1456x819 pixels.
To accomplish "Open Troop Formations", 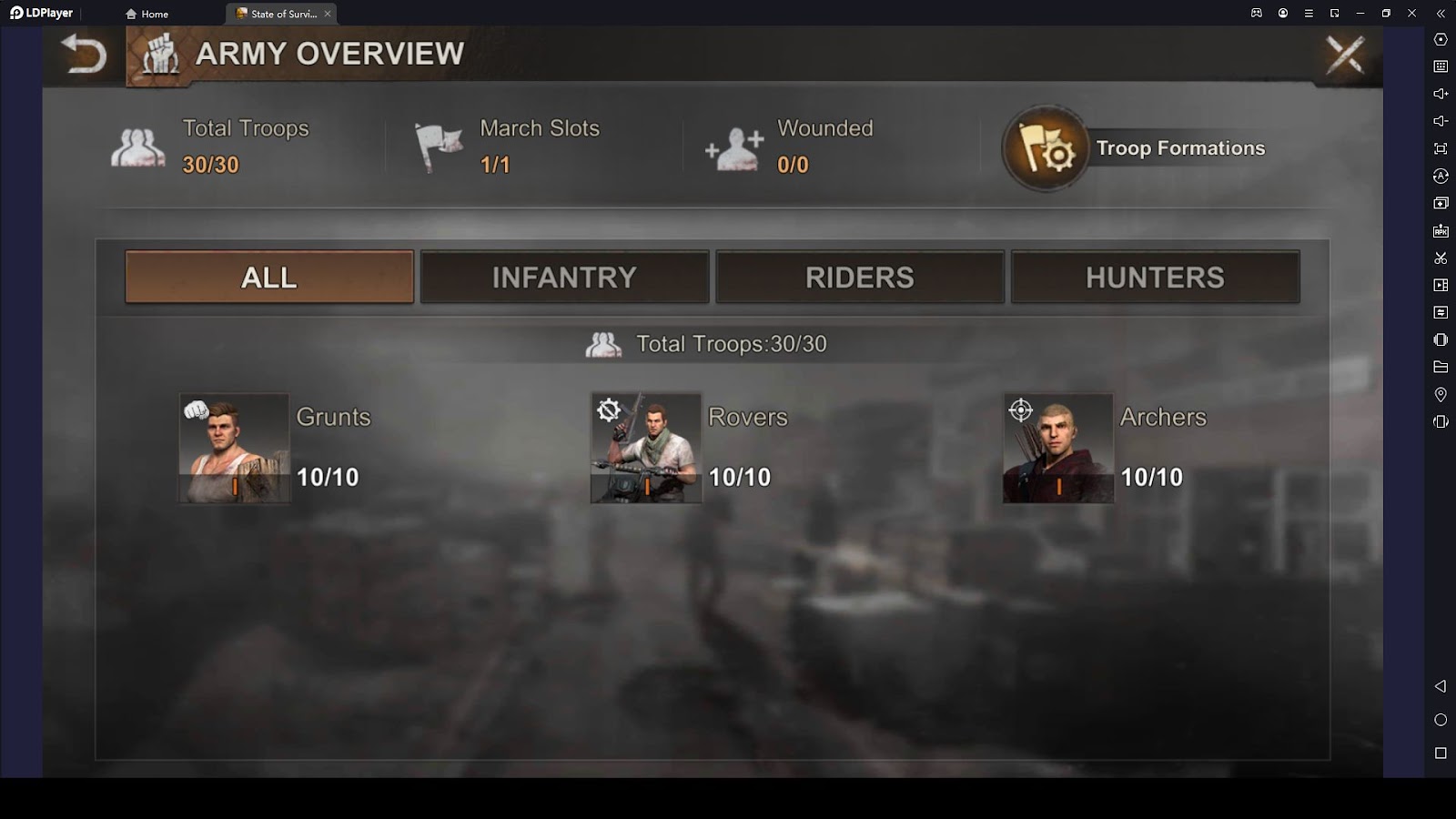I will [x=1046, y=148].
